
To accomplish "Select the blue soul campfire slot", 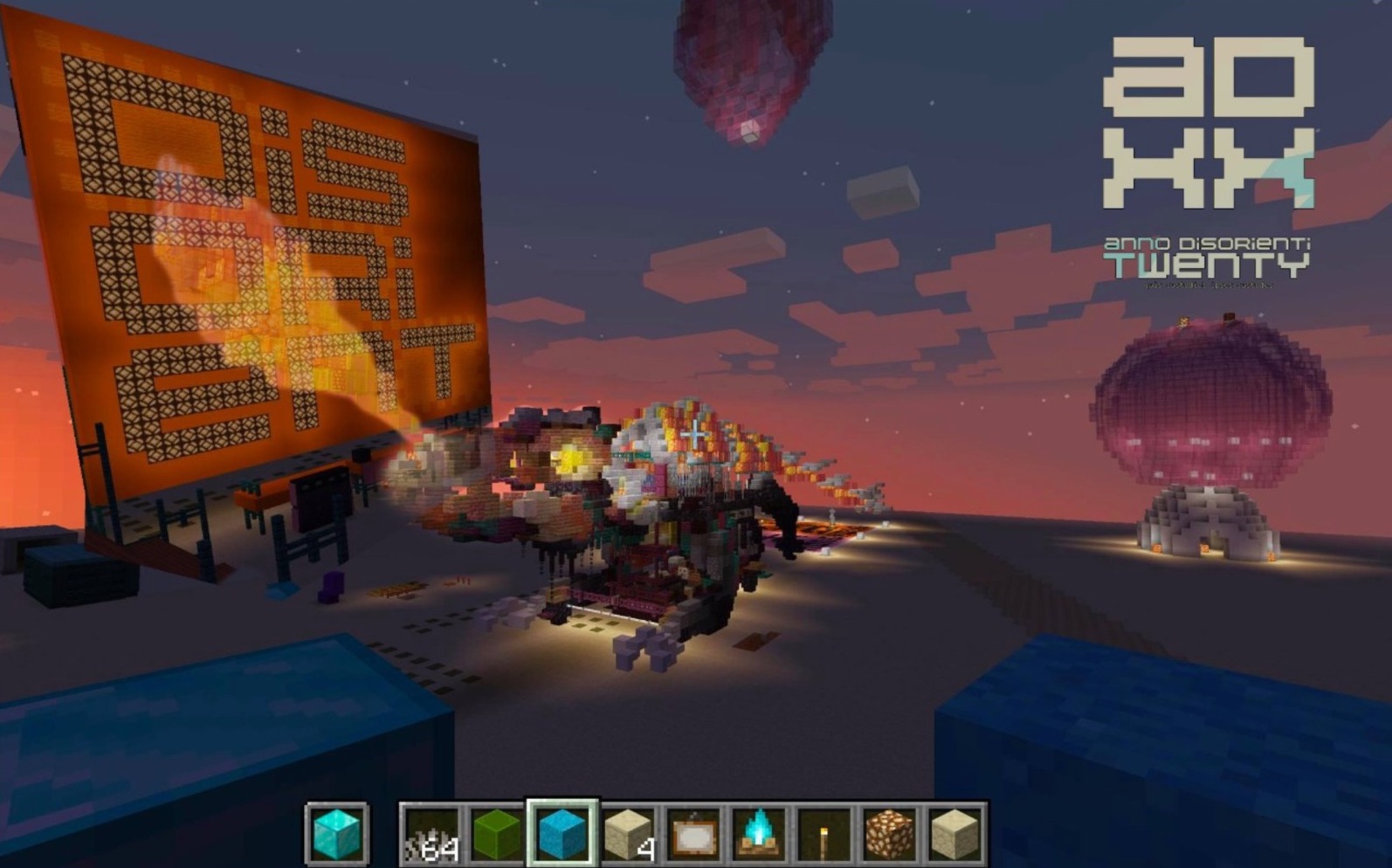I will (x=759, y=834).
